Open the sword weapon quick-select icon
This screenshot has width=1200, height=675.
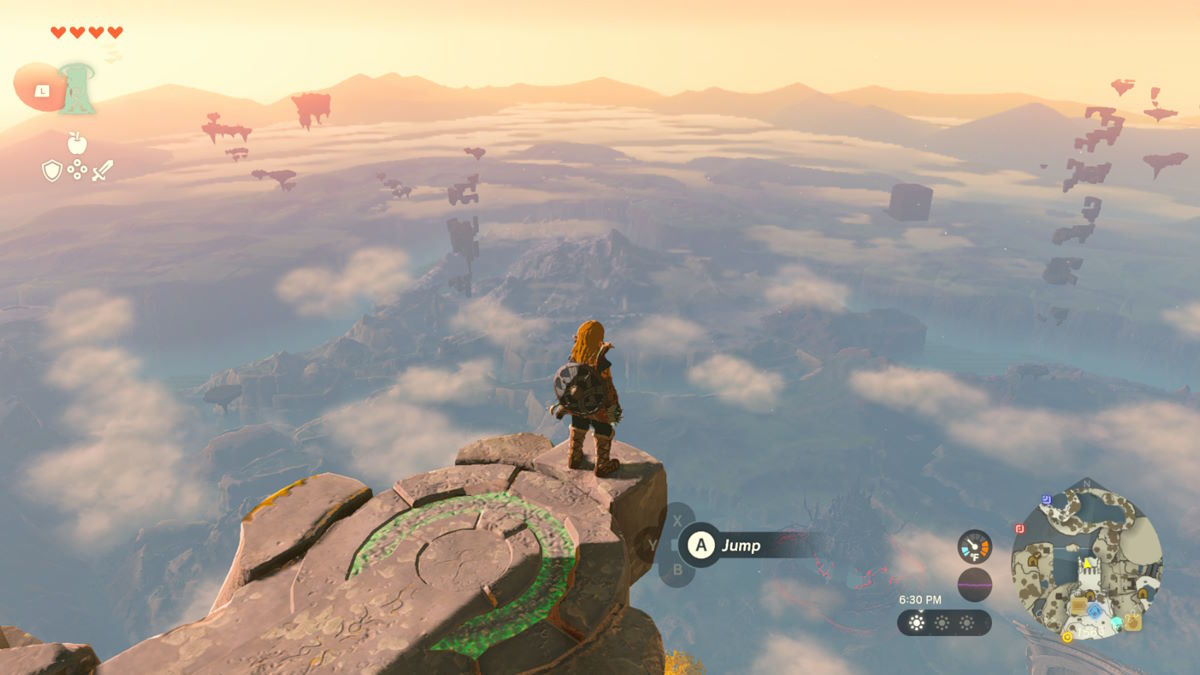(102, 171)
